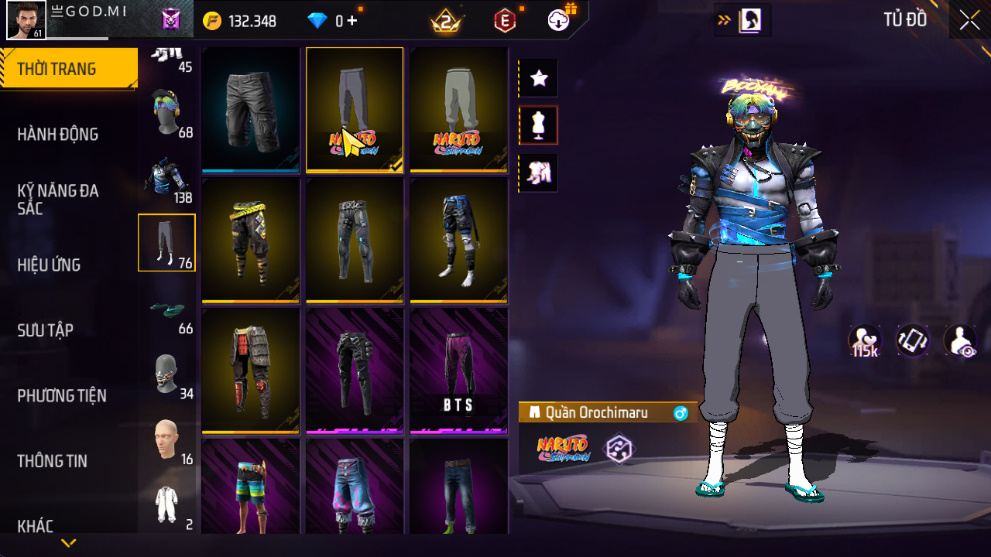Viewport: 991px width, 557px height.
Task: Pick the samurai armor pants
Action: (x=251, y=370)
